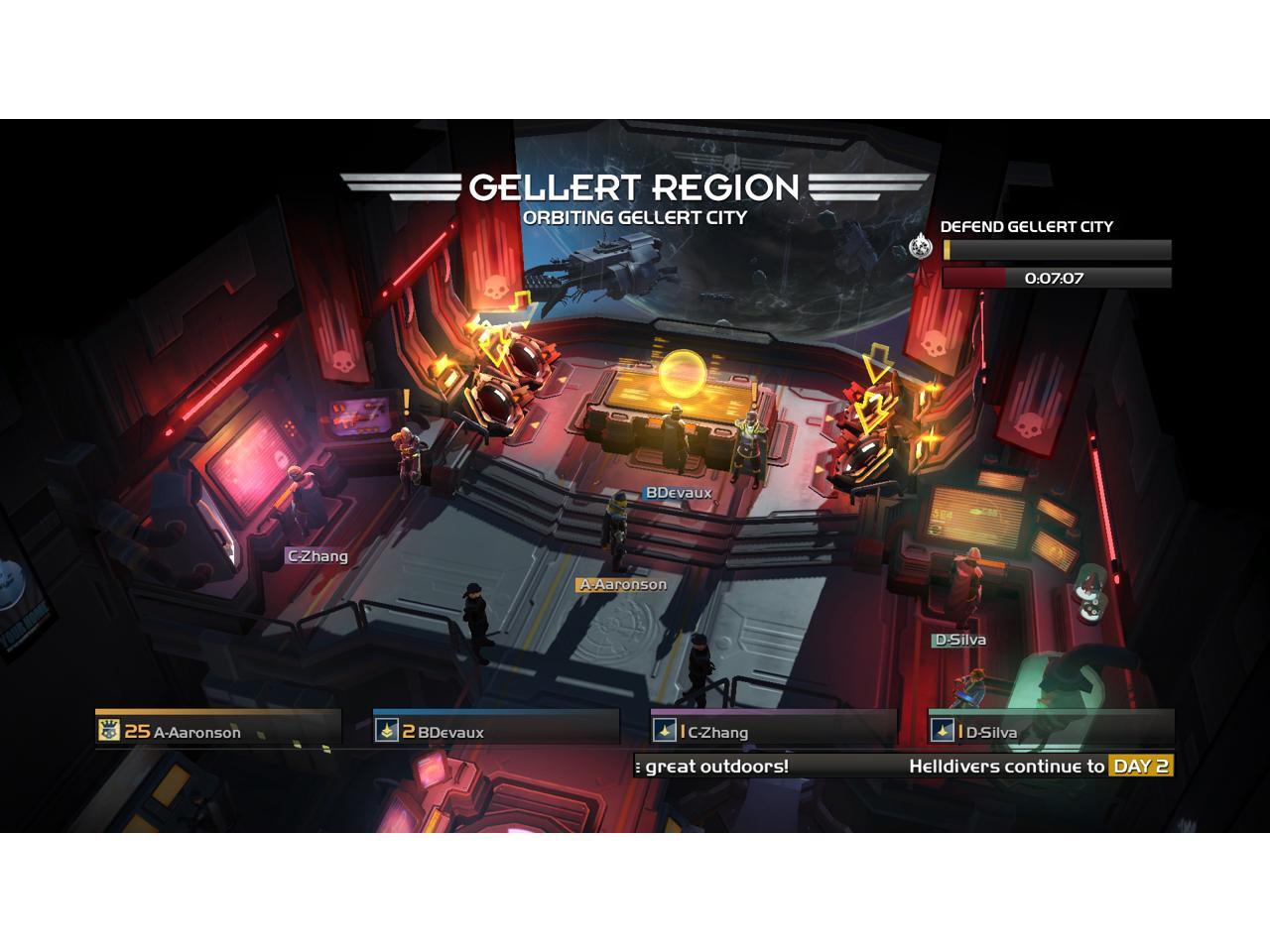This screenshot has width=1270, height=952.
Task: Select D-Silva's player panel
Action: 1052,730
